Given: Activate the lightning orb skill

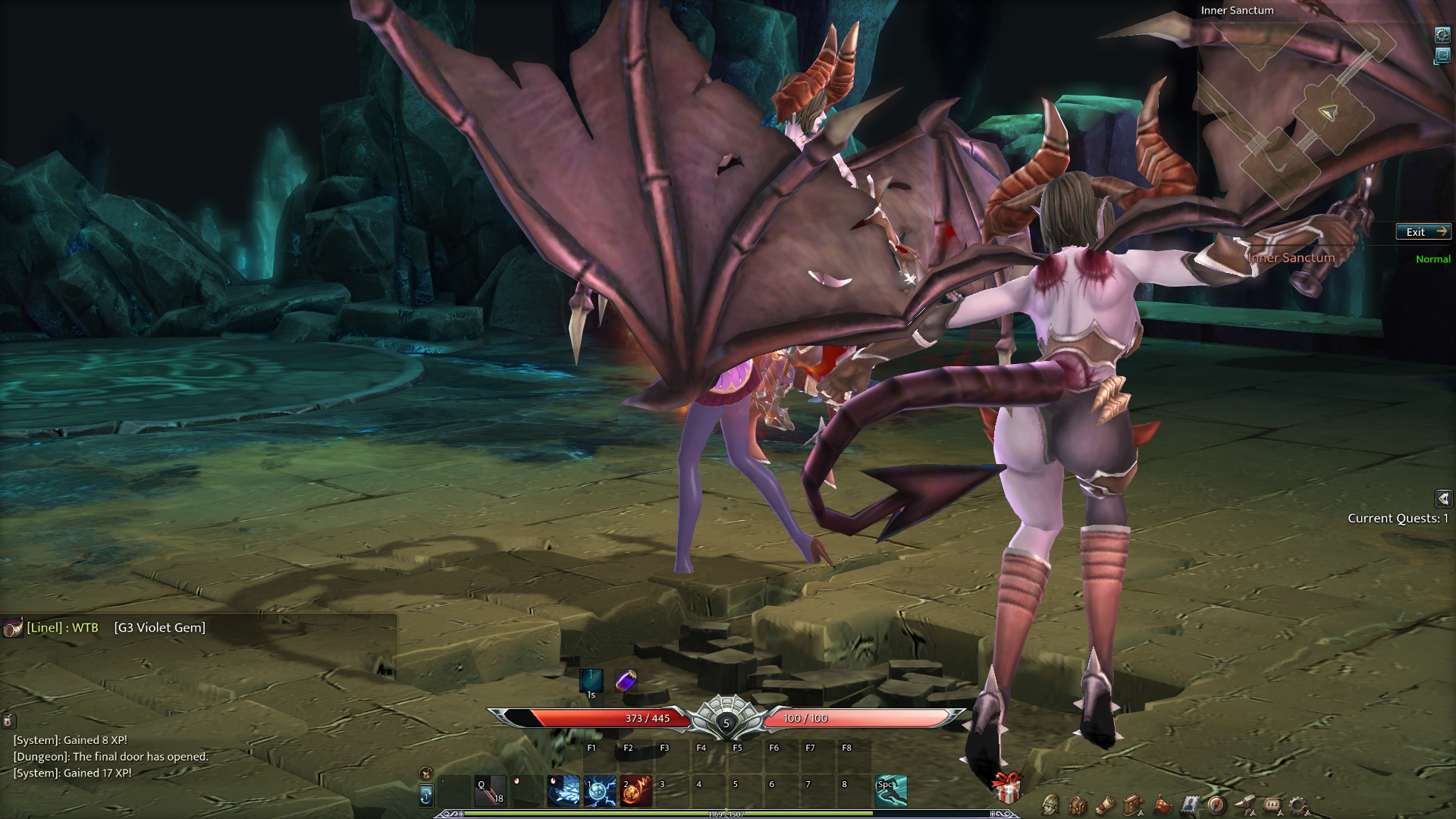Looking at the screenshot, I should [600, 791].
